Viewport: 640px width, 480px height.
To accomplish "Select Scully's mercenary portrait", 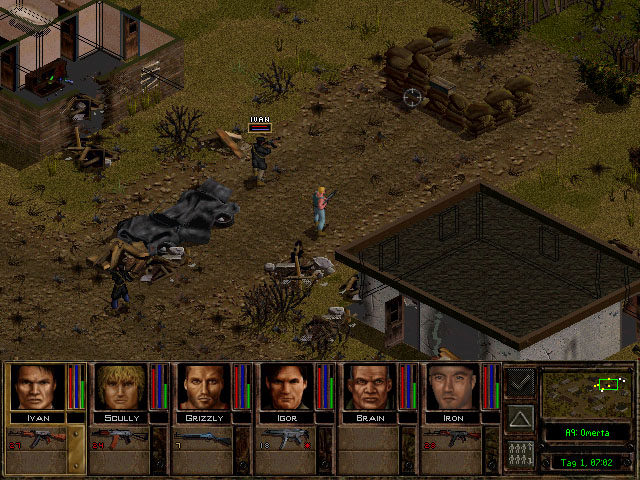I will pos(120,387).
